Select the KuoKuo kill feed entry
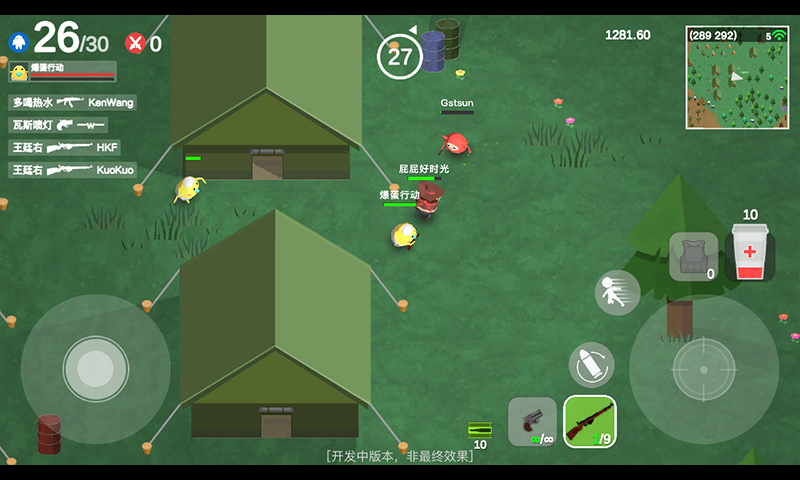Image resolution: width=800 pixels, height=480 pixels. 73,170
